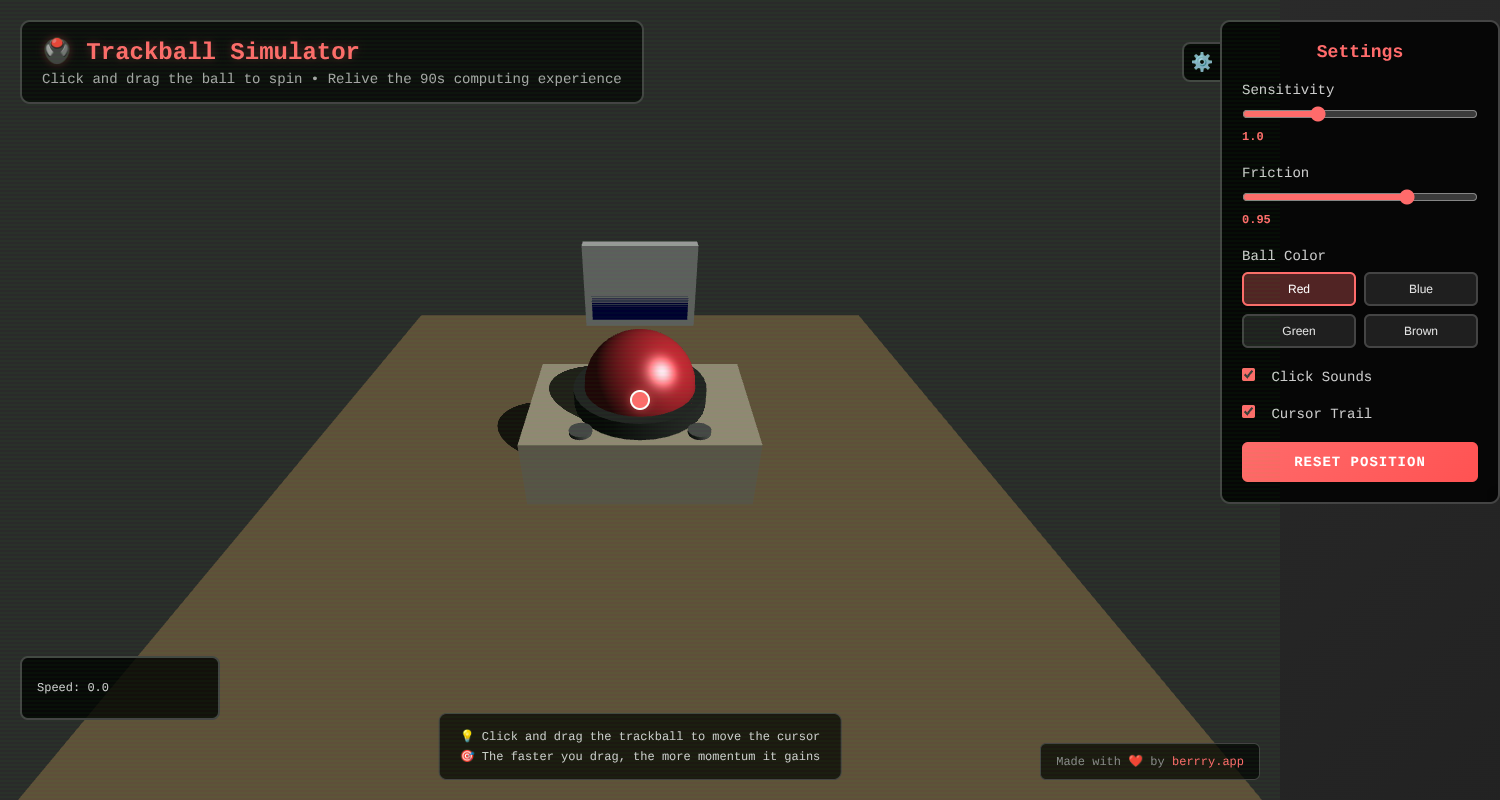Pick the Brown ball color
The image size is (1500, 800).
point(1420,330)
